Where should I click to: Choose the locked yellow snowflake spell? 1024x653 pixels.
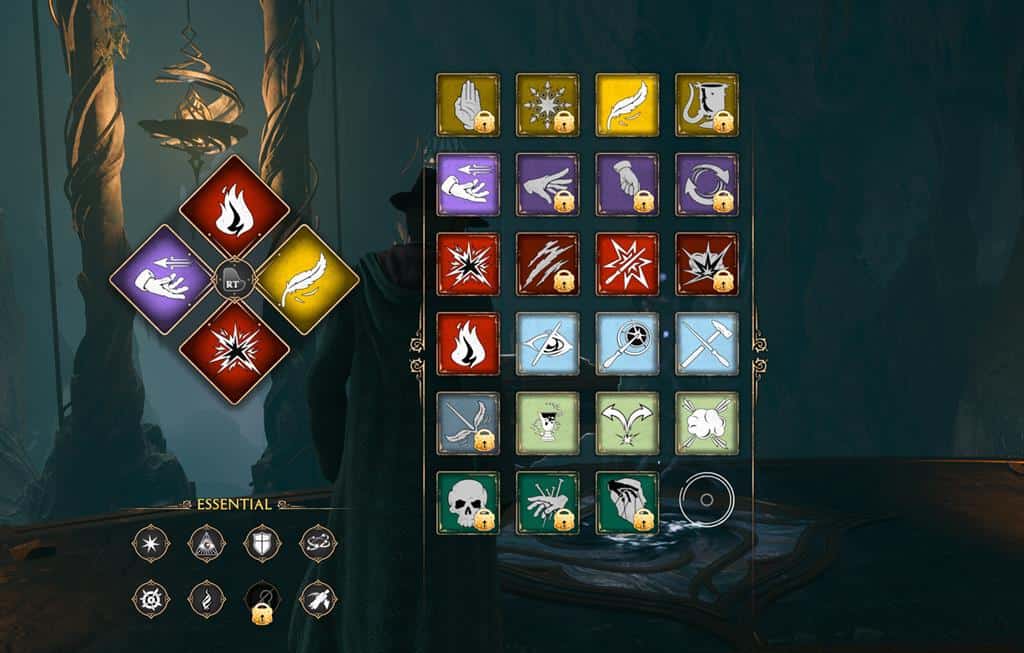[x=548, y=105]
